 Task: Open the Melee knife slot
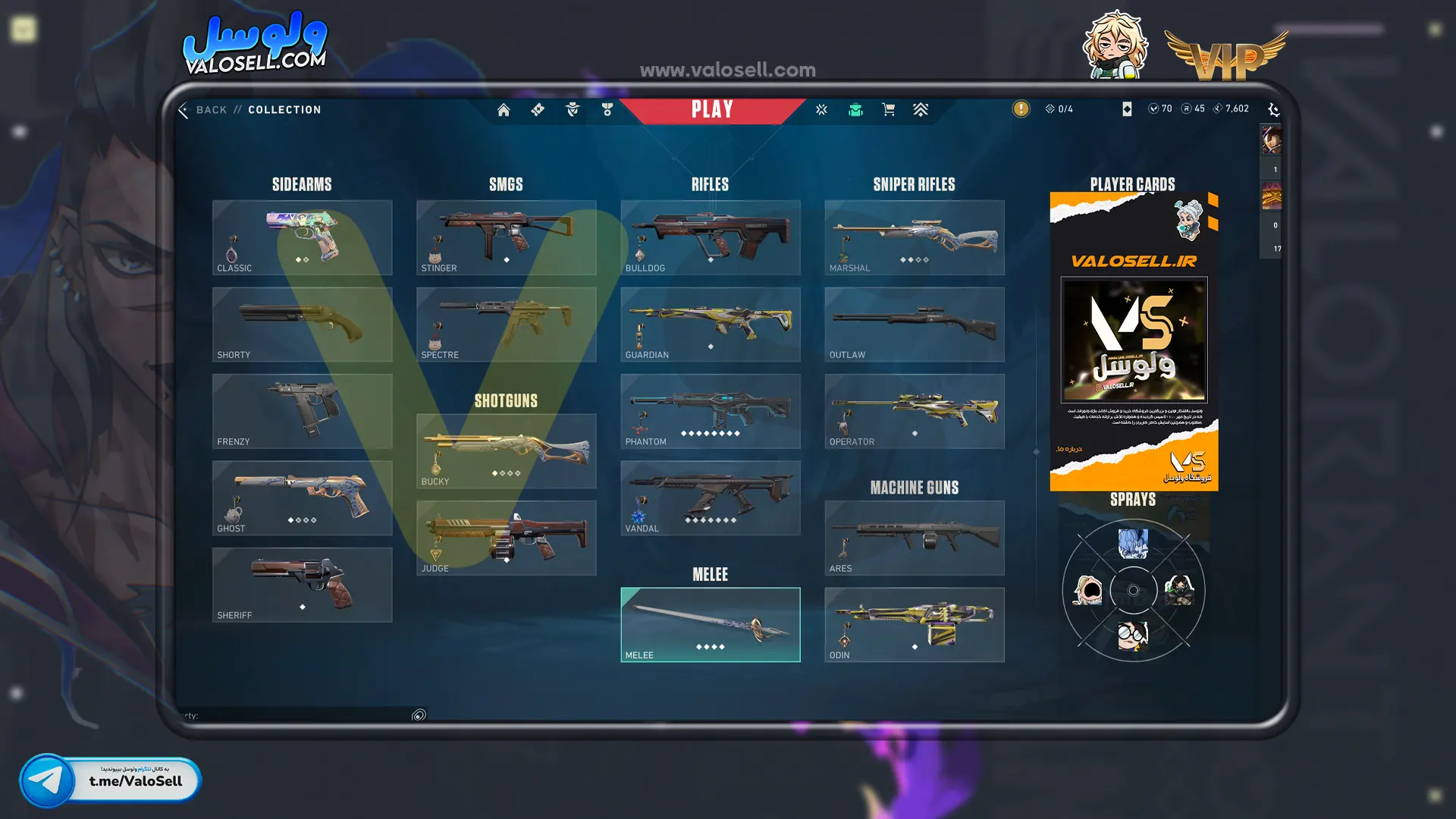710,625
